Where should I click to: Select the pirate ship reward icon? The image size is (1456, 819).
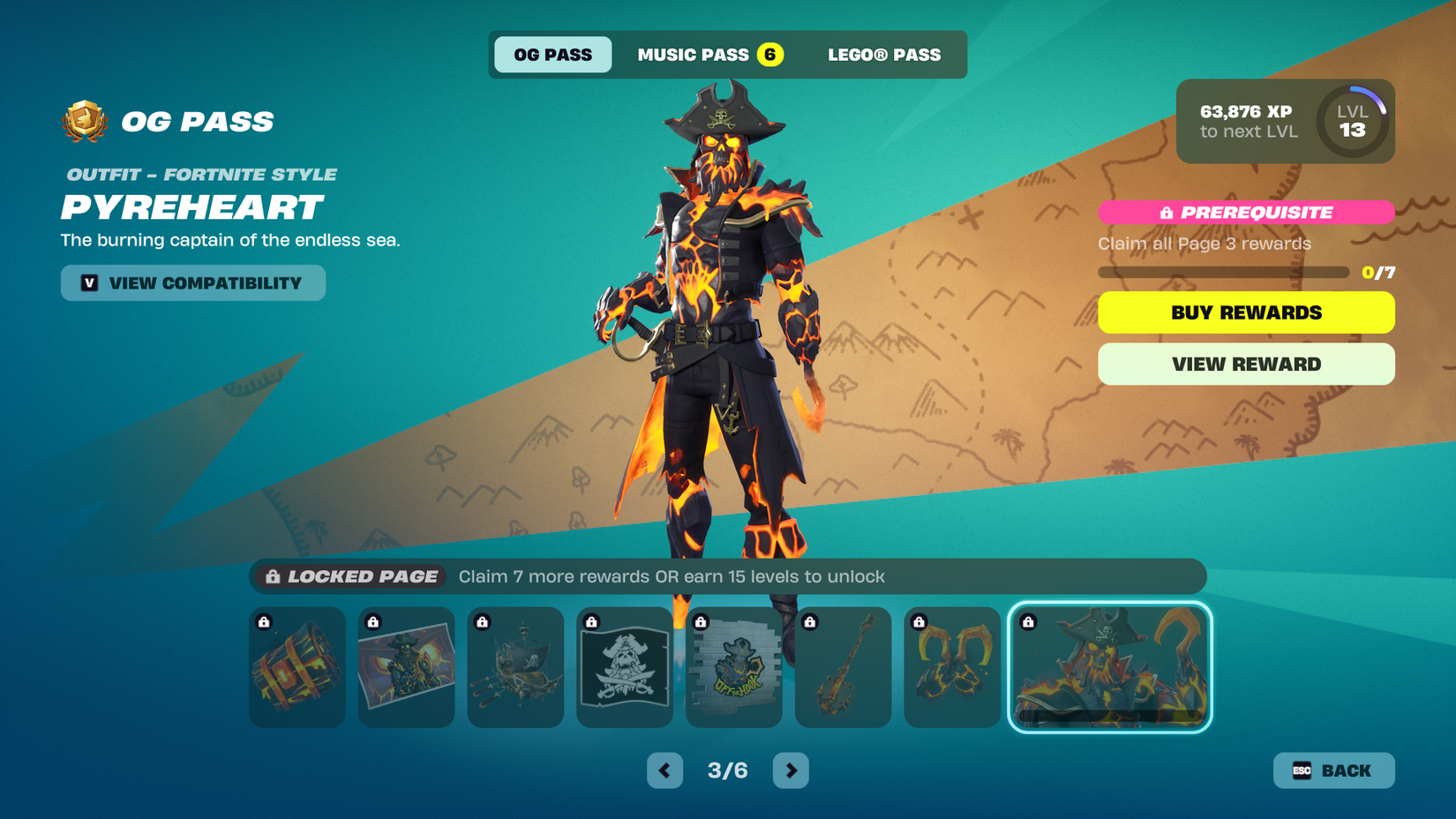(x=515, y=668)
